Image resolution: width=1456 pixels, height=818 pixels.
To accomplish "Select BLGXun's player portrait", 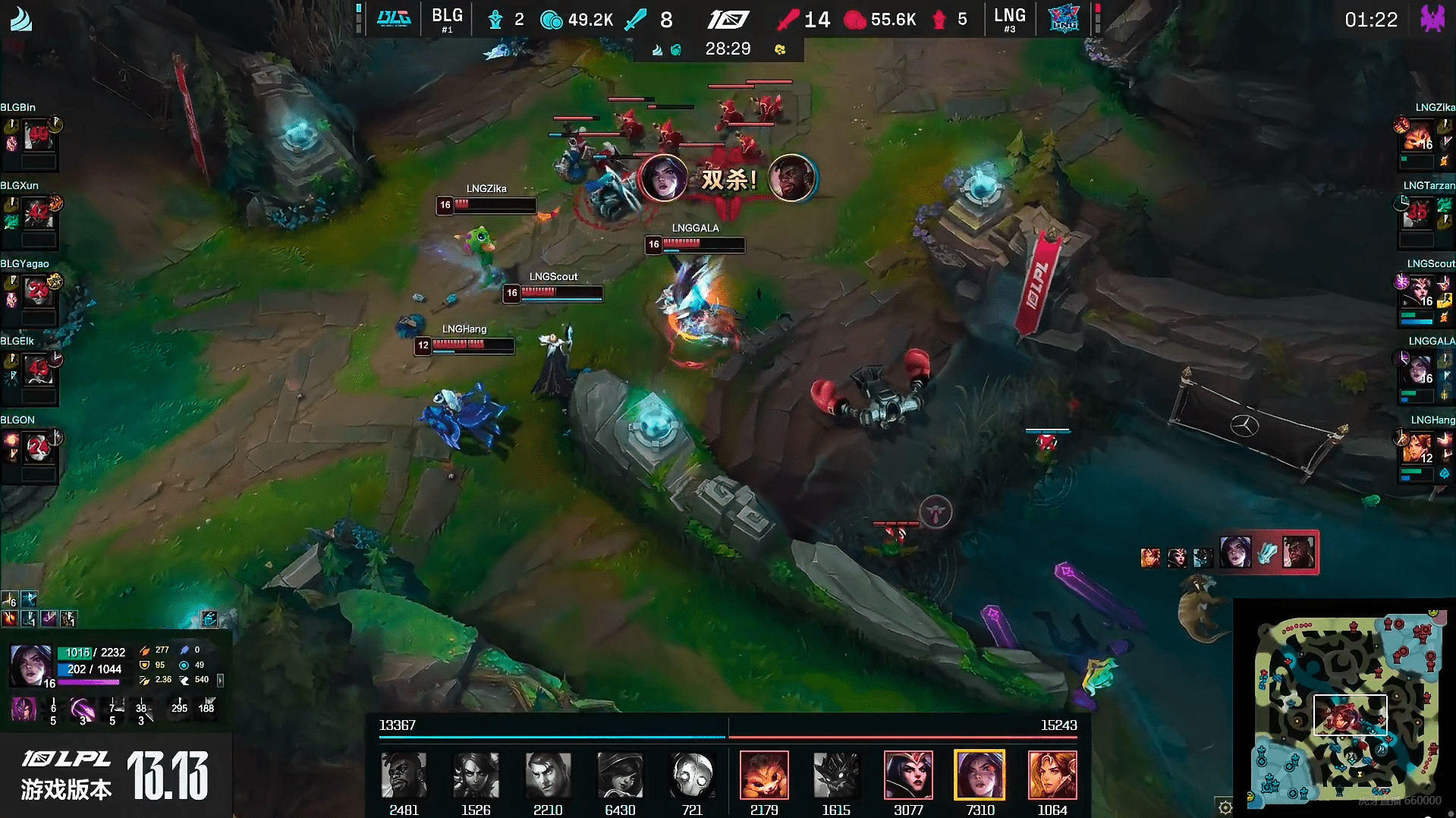I will click(x=38, y=214).
